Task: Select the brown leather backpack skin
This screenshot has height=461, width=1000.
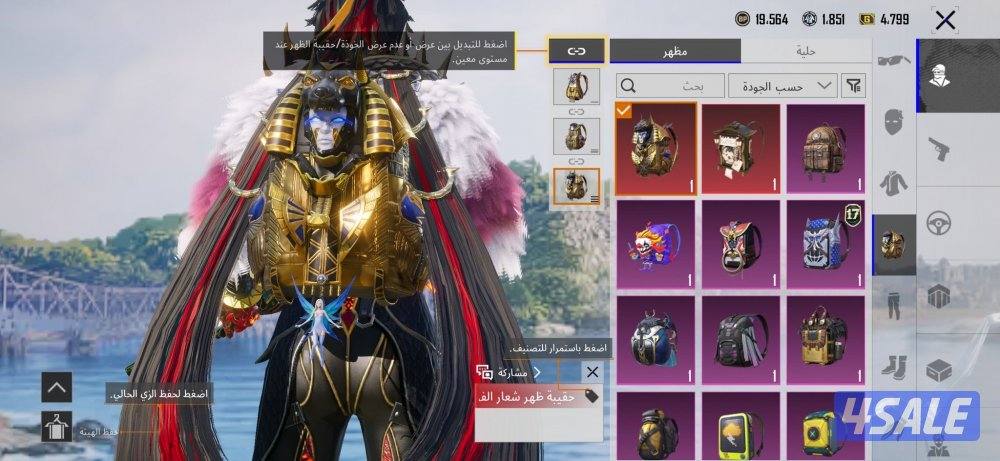Action: [825, 147]
